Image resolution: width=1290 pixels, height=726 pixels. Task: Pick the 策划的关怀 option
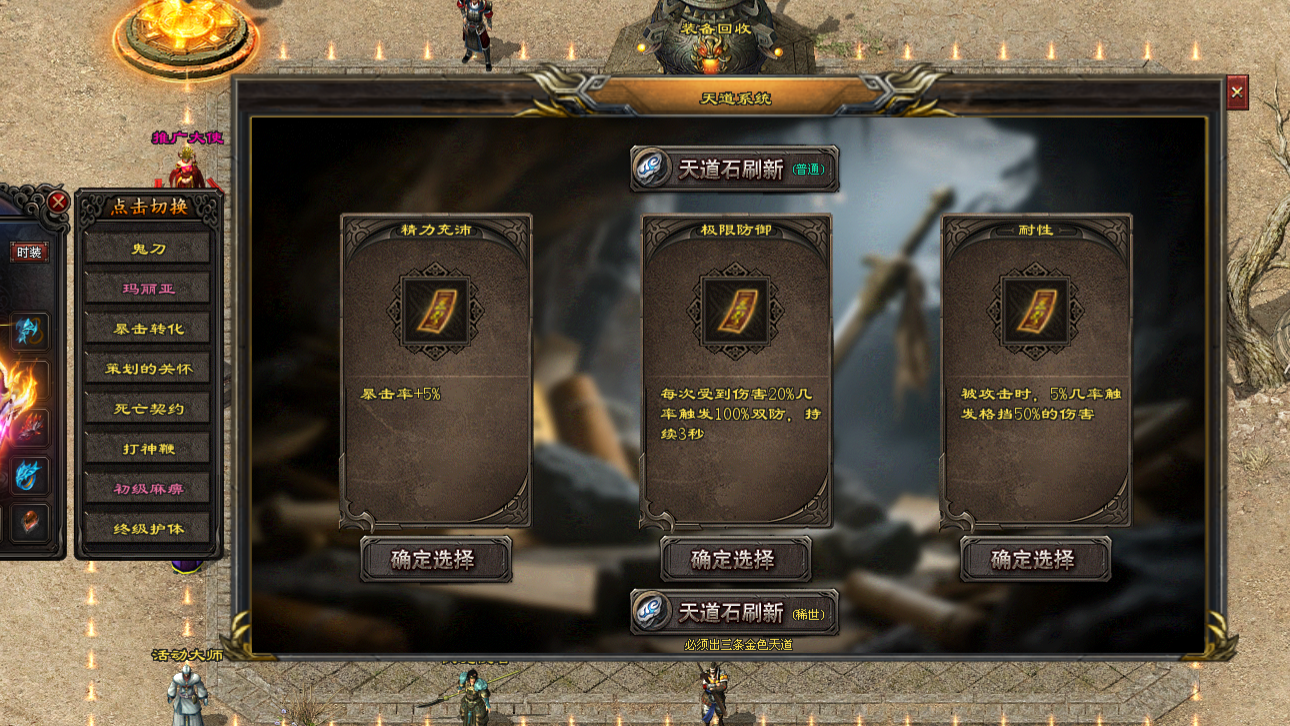pyautogui.click(x=147, y=368)
